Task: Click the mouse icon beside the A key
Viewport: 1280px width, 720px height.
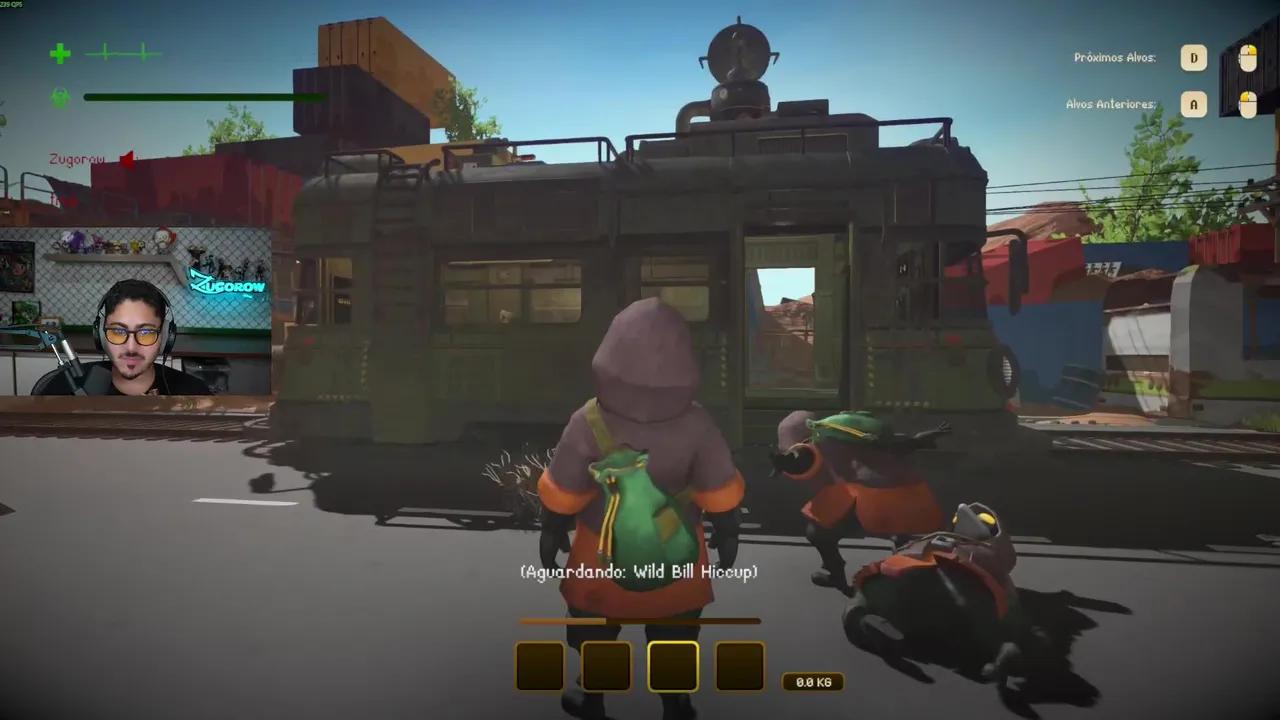Action: pos(1247,104)
